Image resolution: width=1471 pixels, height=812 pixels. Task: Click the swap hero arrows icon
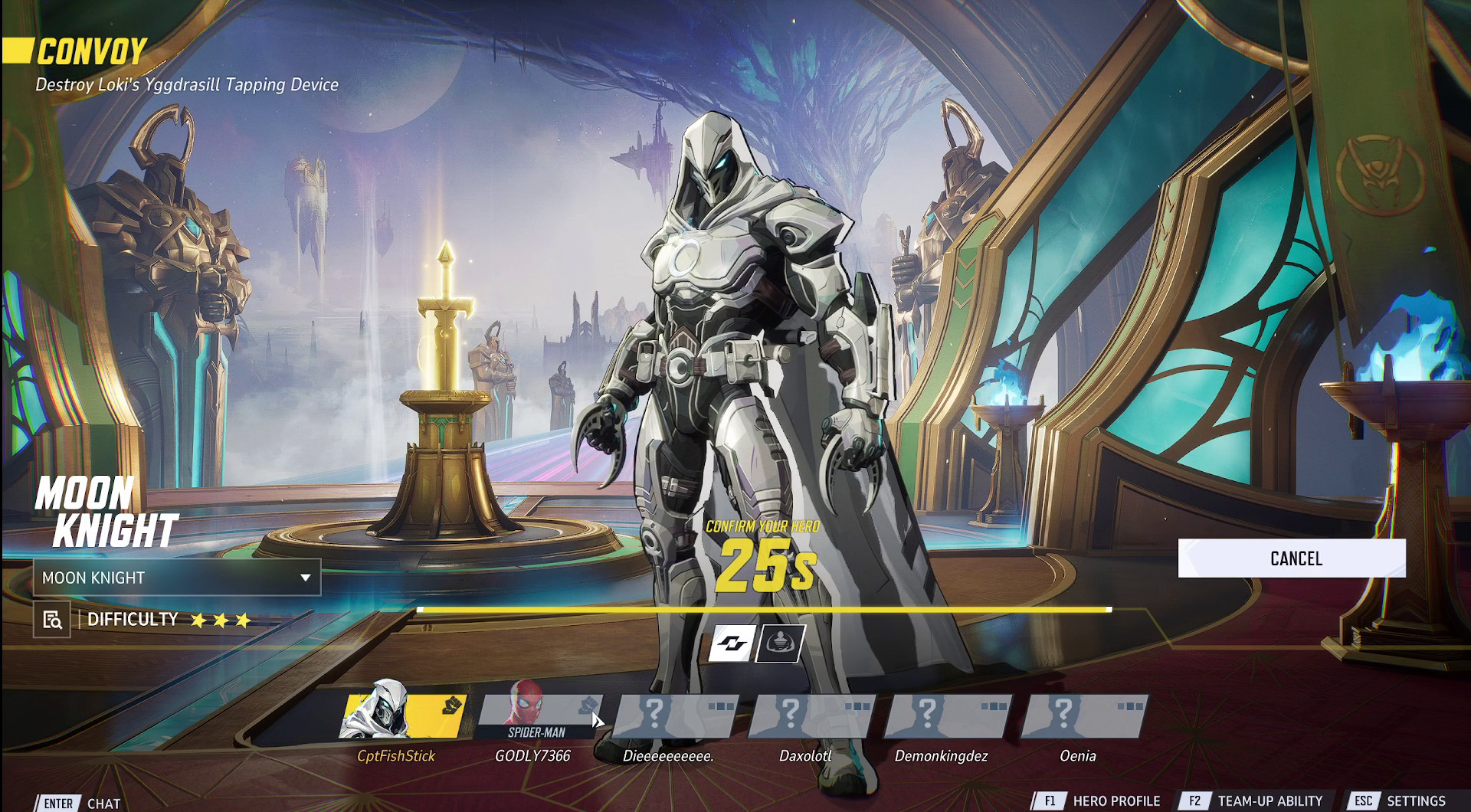(732, 643)
